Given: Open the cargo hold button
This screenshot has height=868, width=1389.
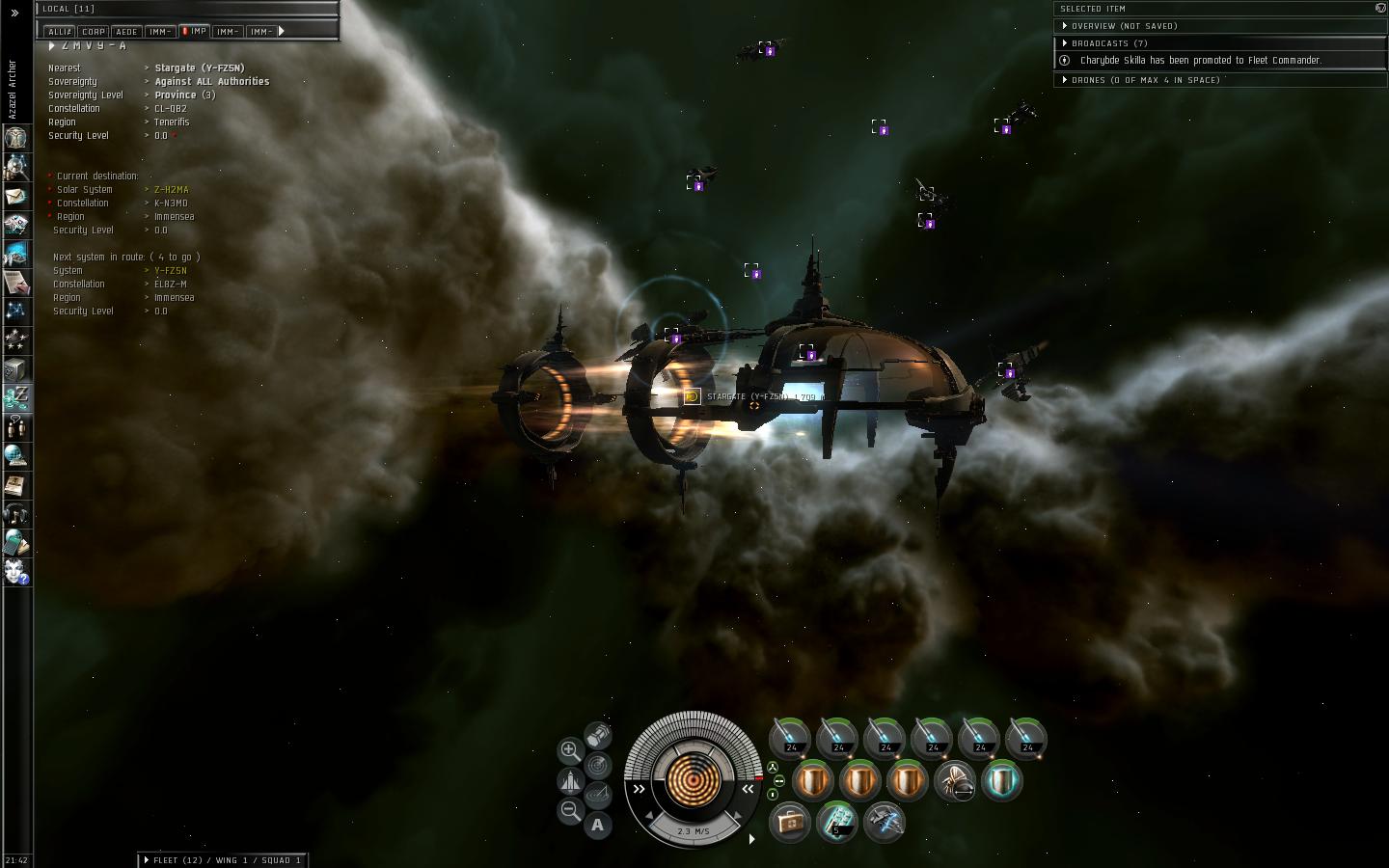Looking at the screenshot, I should 598,736.
